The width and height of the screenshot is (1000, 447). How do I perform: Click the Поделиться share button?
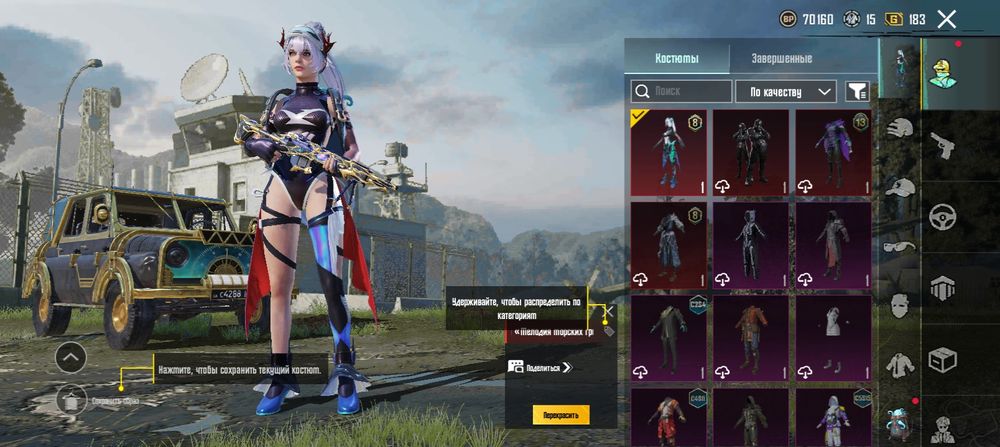[x=542, y=367]
